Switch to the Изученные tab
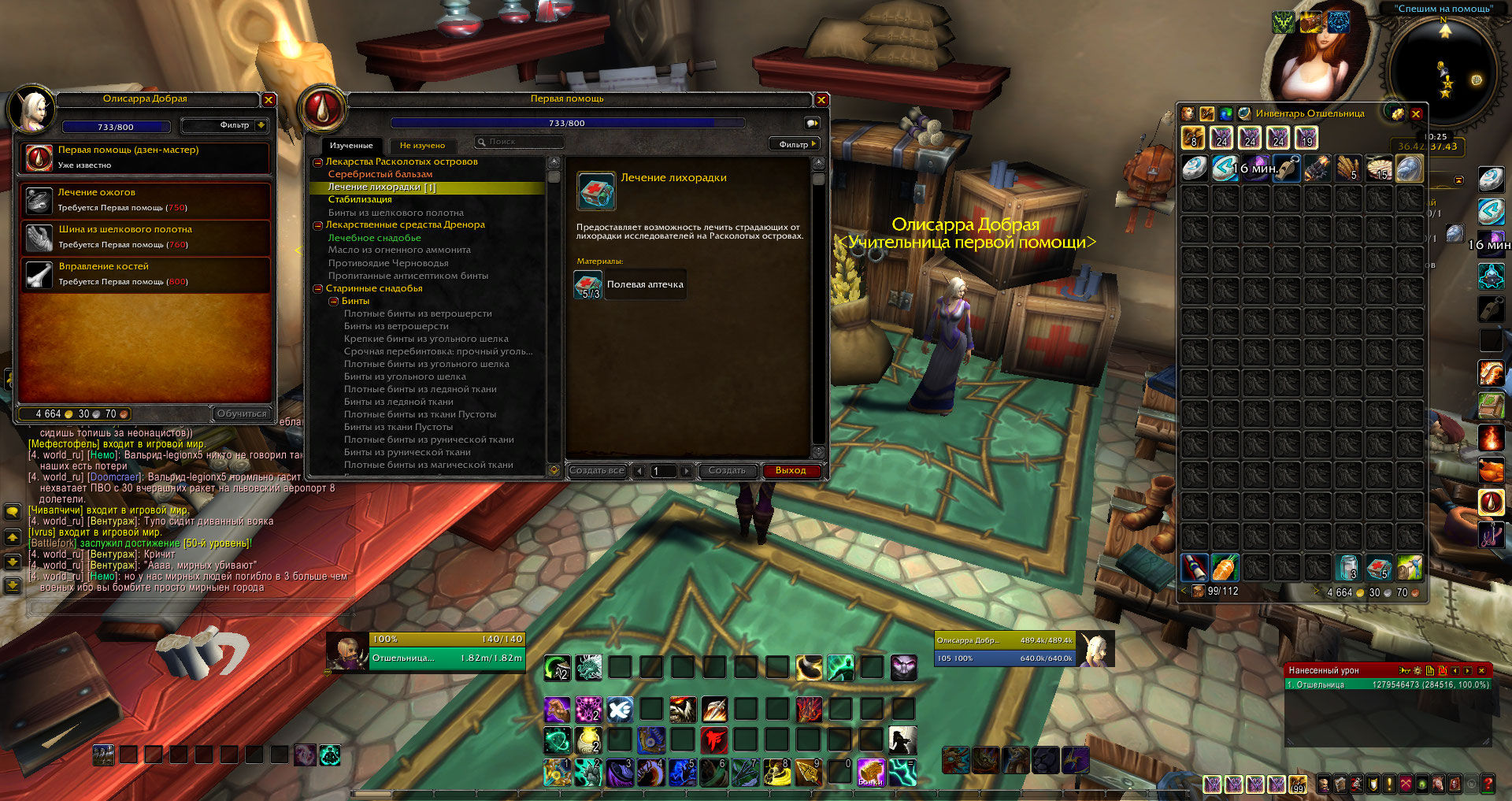 pos(351,146)
